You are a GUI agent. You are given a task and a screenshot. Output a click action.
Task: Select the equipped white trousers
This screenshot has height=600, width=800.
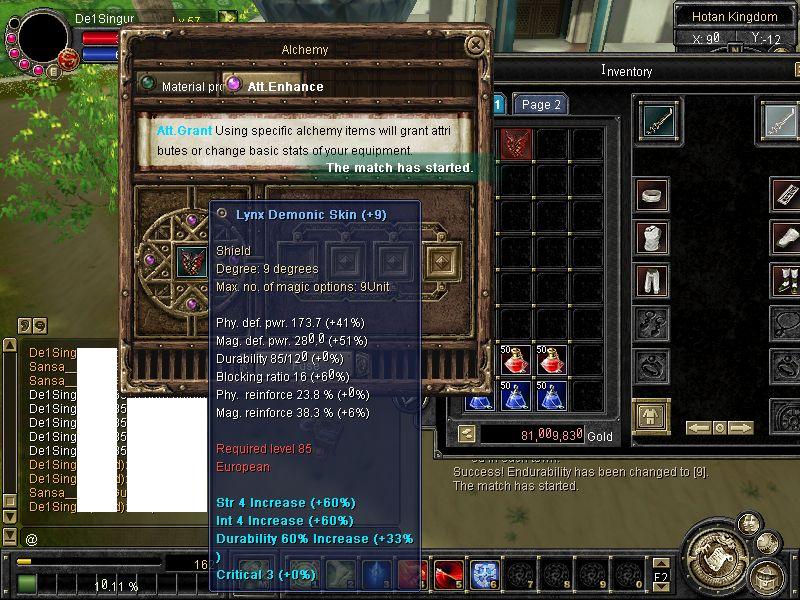tap(653, 281)
